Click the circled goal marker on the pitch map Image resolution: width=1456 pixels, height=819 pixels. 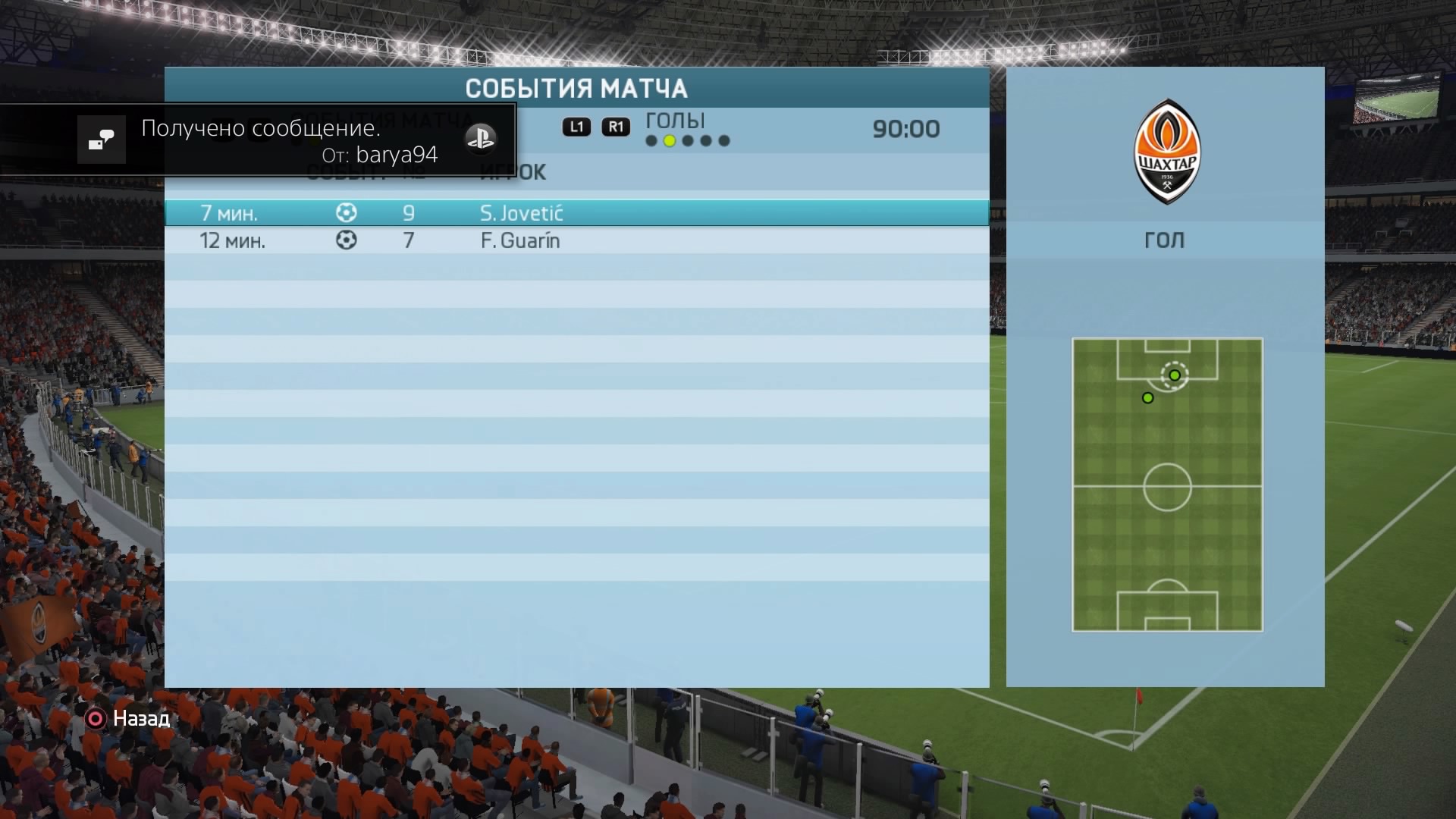(x=1175, y=375)
